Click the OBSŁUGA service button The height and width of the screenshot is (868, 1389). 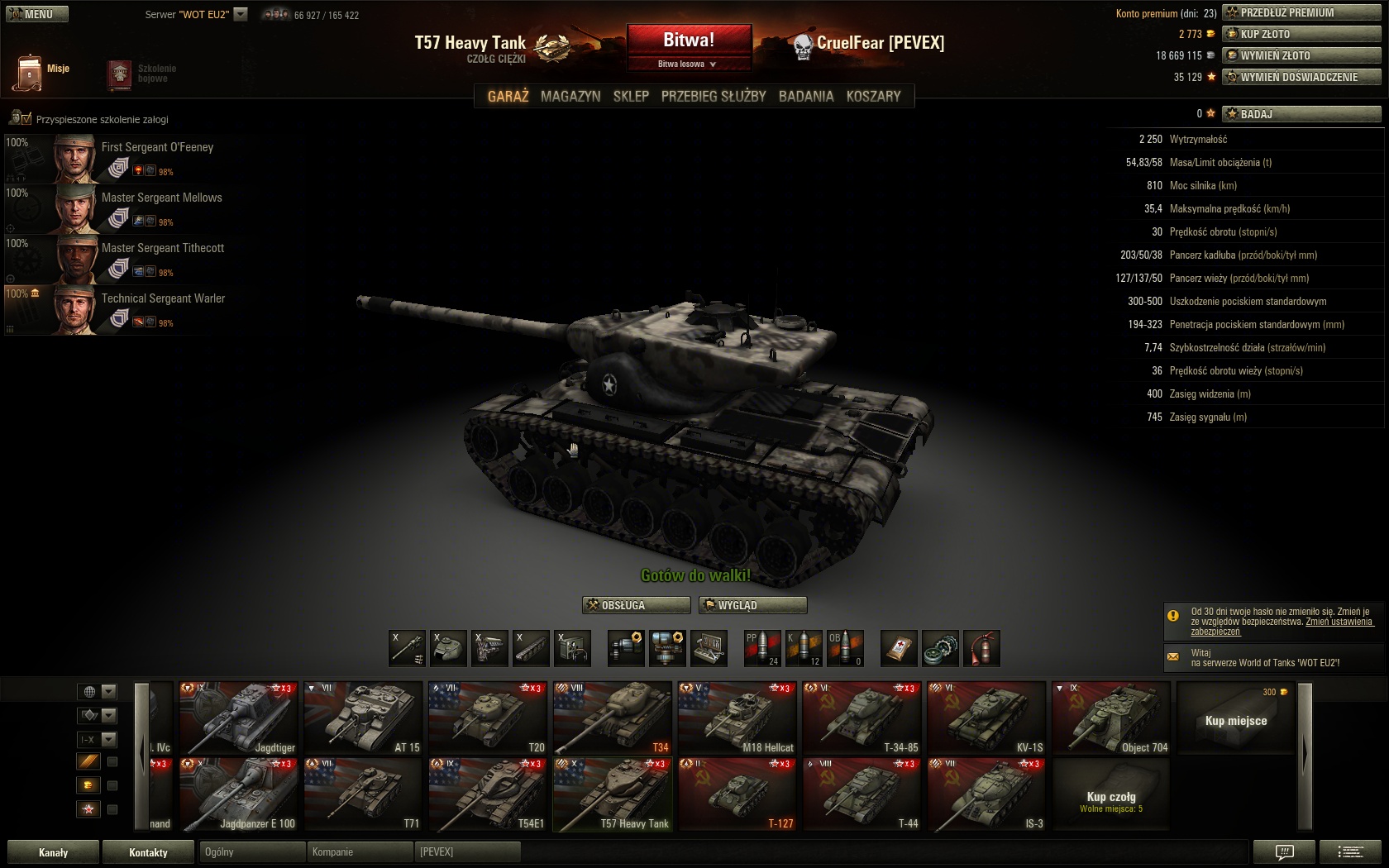[636, 605]
